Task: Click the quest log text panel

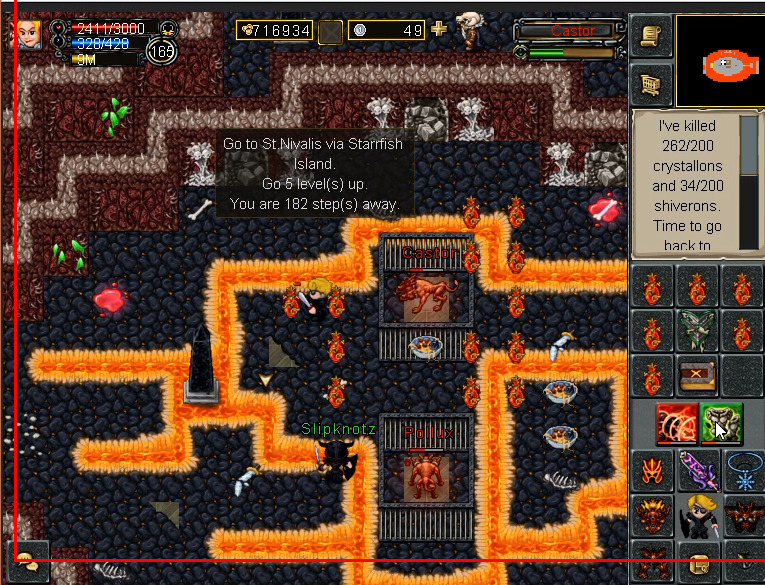Action: pyautogui.click(x=685, y=185)
